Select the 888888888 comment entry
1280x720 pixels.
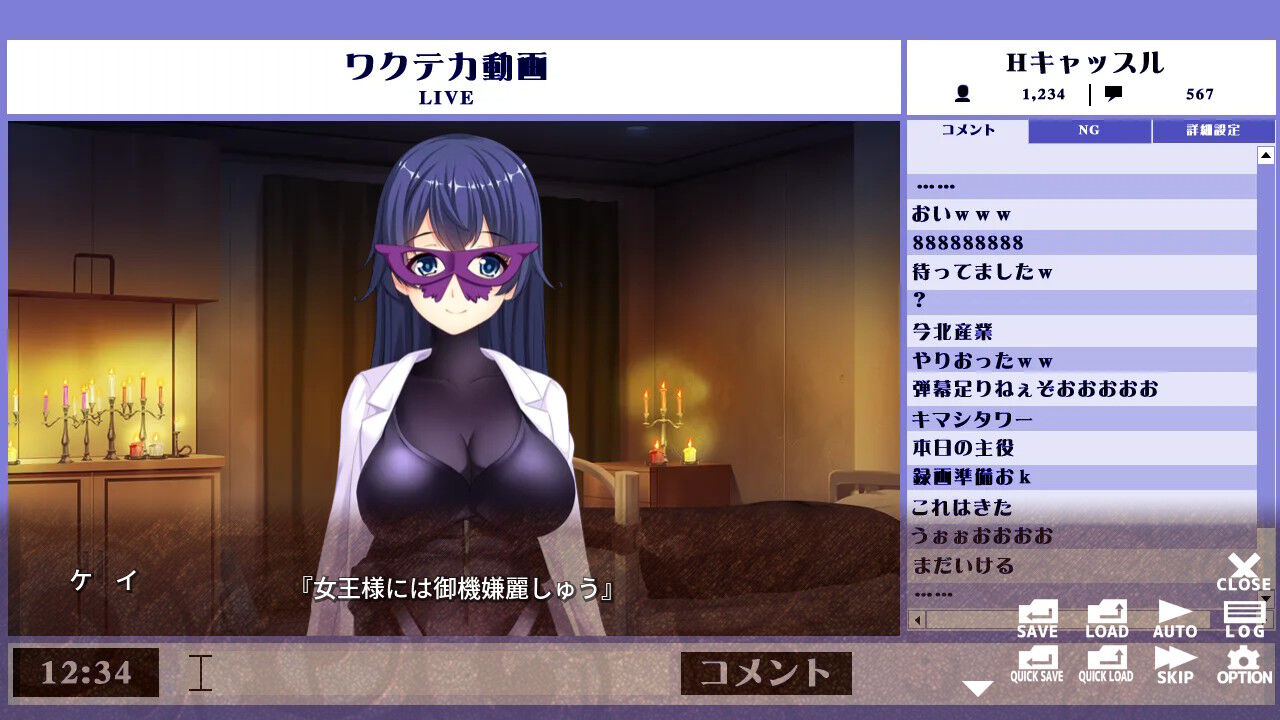pos(1080,242)
